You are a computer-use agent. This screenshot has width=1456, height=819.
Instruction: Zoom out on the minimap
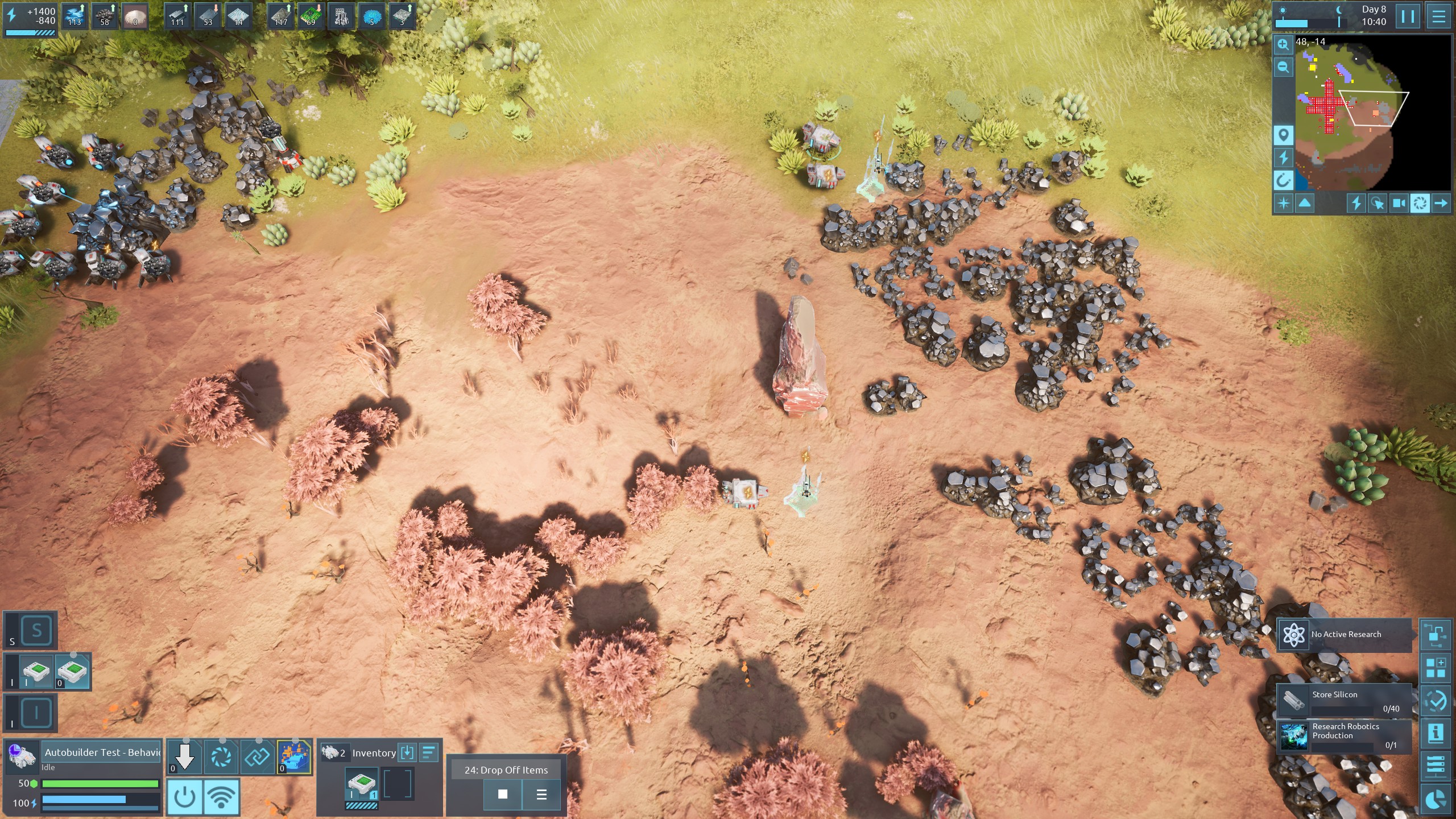[x=1283, y=68]
